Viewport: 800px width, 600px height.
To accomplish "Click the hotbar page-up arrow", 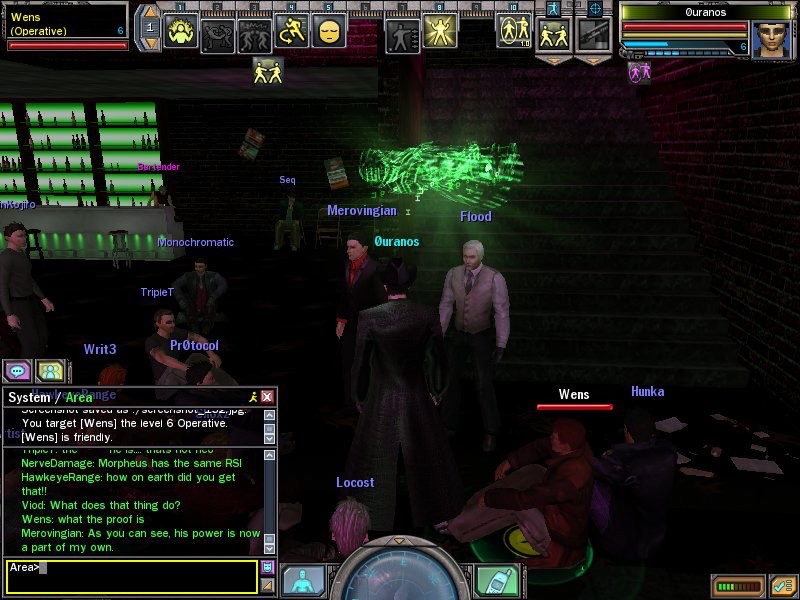I will tap(149, 13).
